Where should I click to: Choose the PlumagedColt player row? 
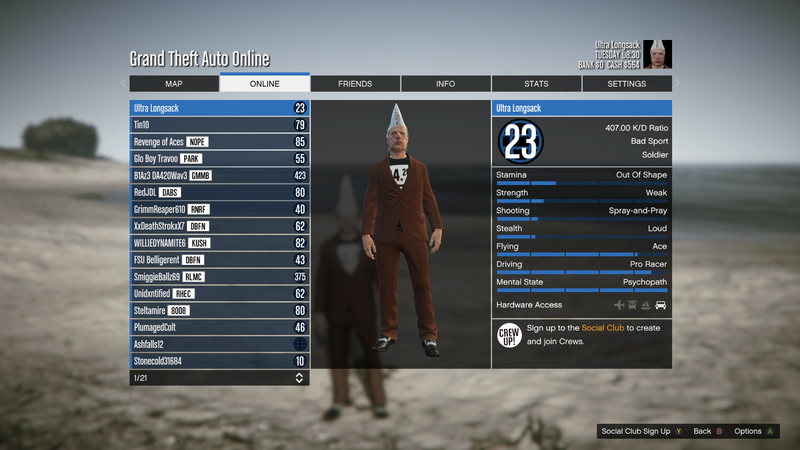click(219, 327)
